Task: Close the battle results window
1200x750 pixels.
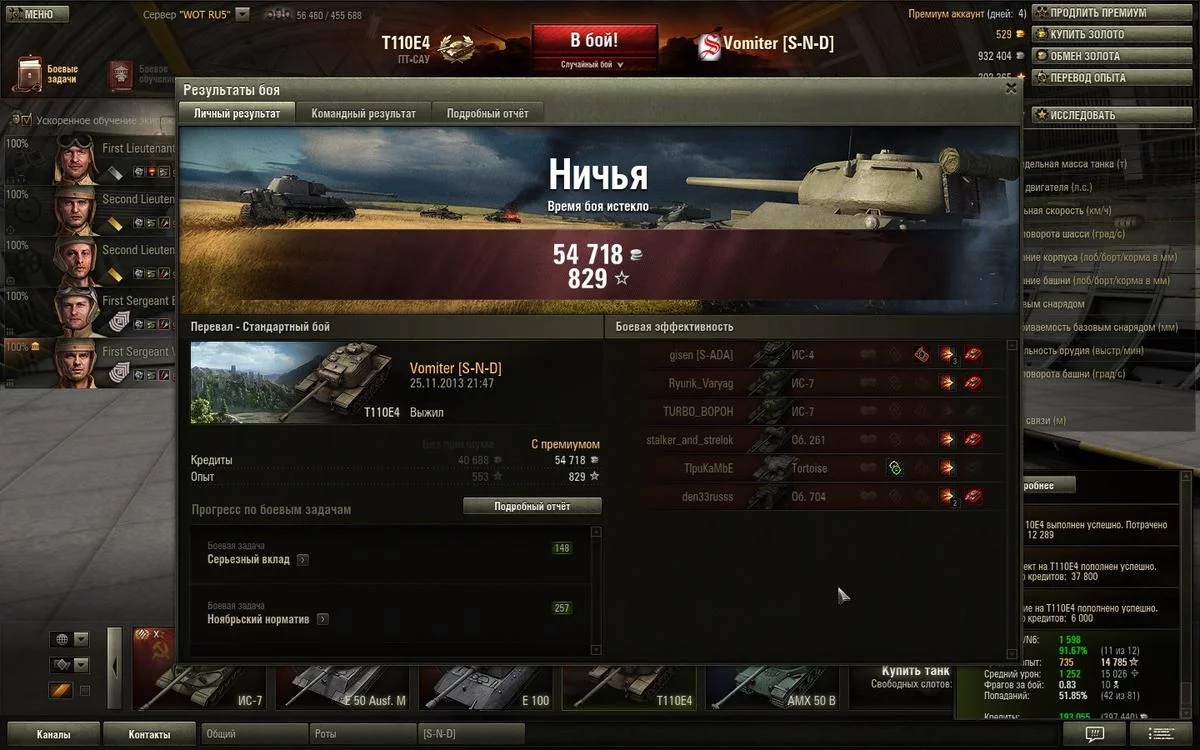Action: 1011,88
